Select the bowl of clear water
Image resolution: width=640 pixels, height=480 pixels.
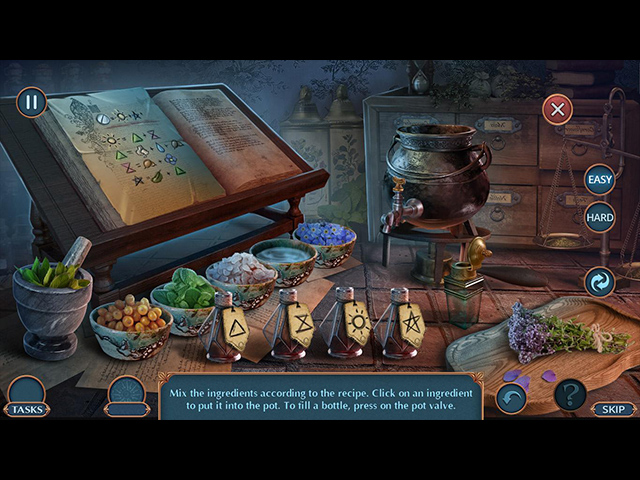[282, 256]
